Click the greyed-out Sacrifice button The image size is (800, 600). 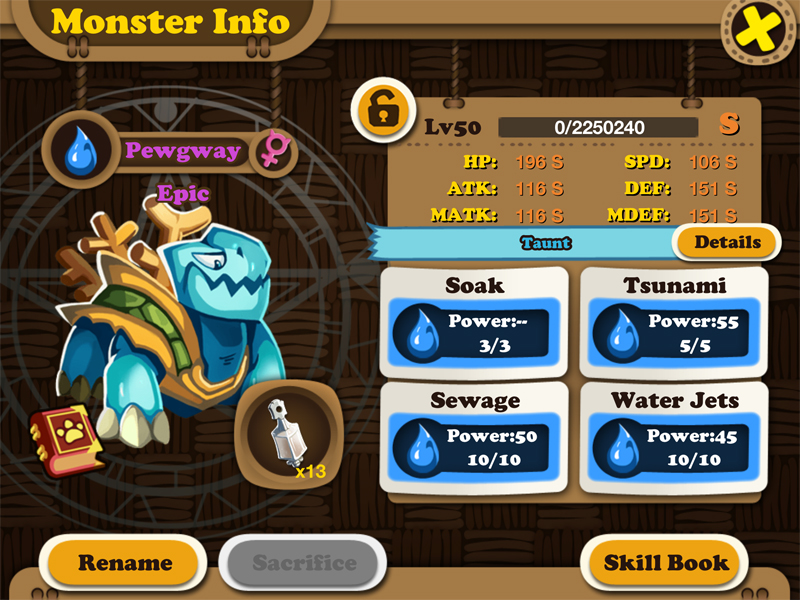coord(304,563)
